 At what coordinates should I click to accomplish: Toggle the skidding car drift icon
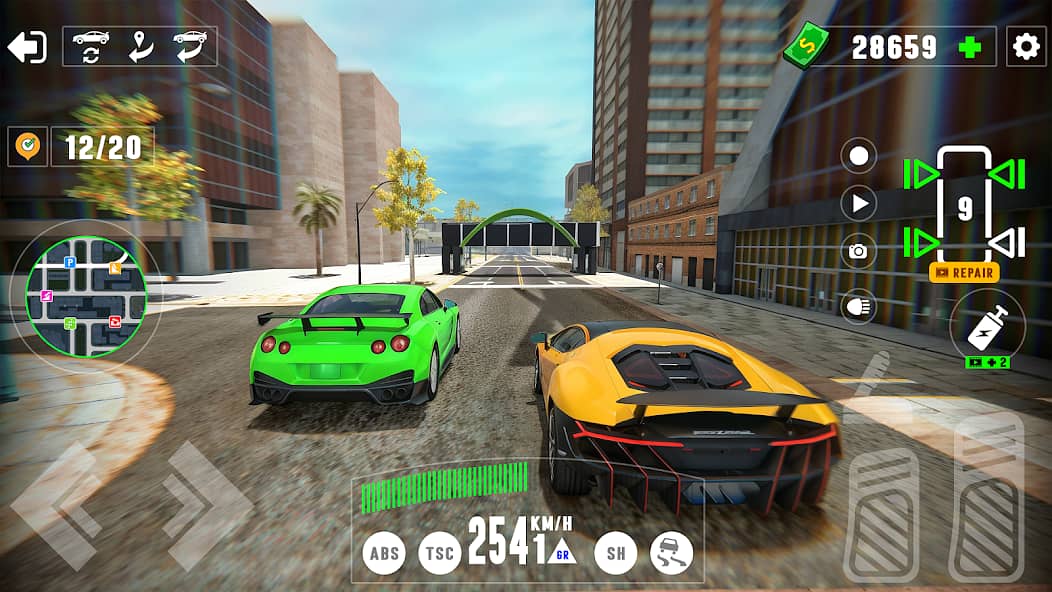point(671,553)
